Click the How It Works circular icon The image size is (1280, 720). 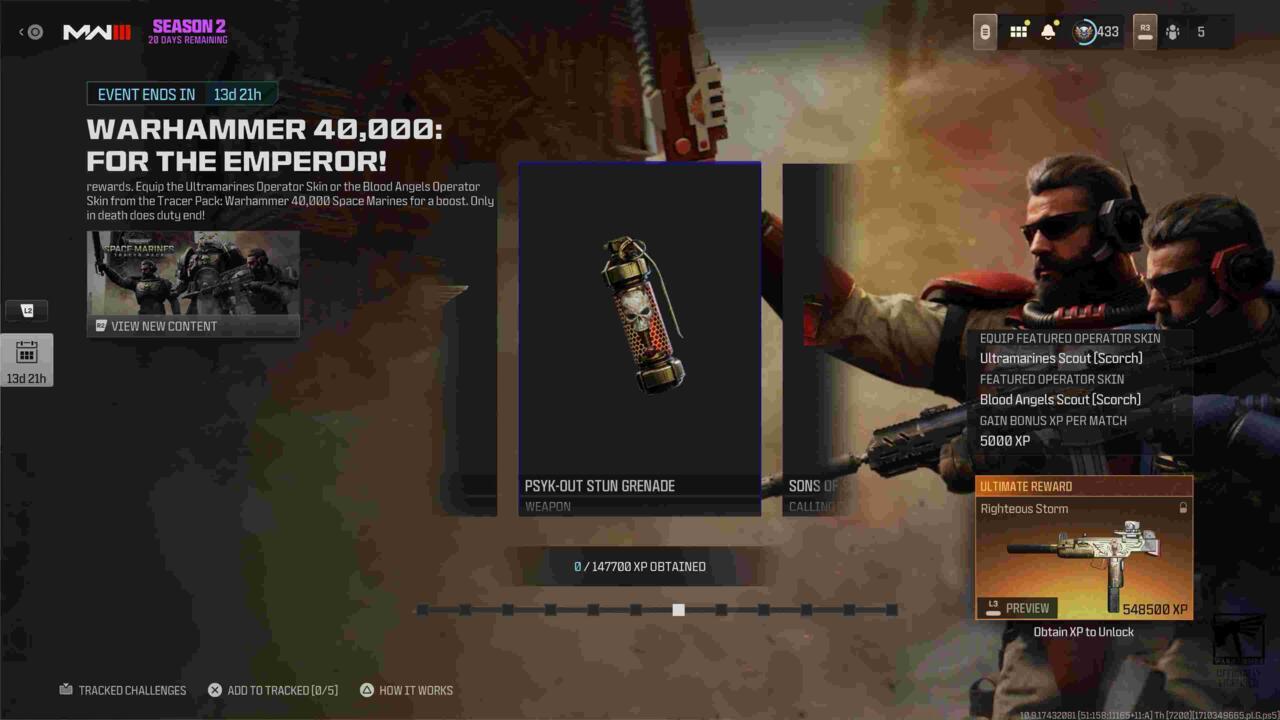[369, 690]
